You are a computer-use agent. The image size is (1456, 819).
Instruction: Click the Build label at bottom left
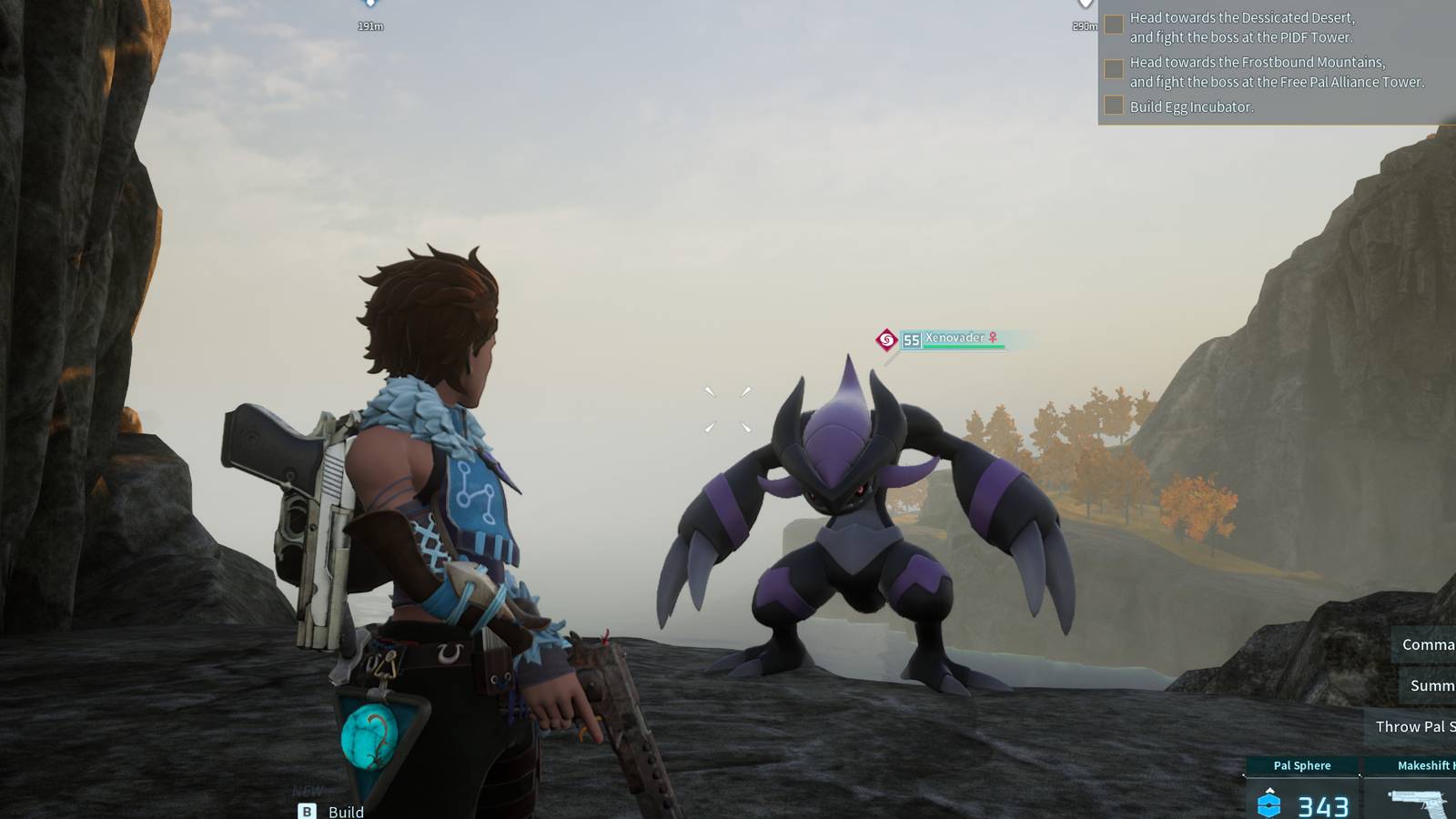pyautogui.click(x=346, y=812)
